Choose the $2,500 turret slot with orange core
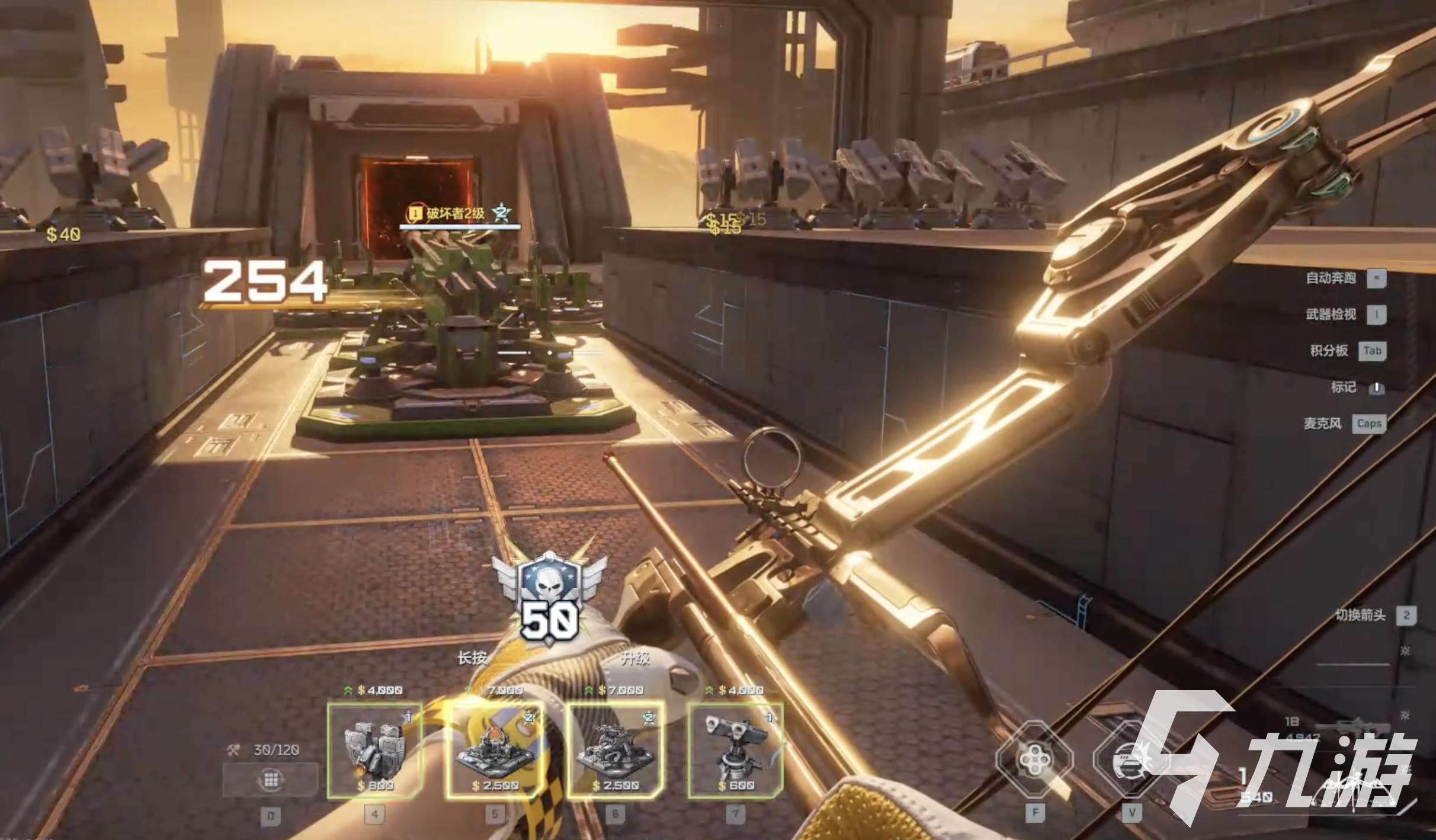The height and width of the screenshot is (840, 1436). [x=494, y=751]
